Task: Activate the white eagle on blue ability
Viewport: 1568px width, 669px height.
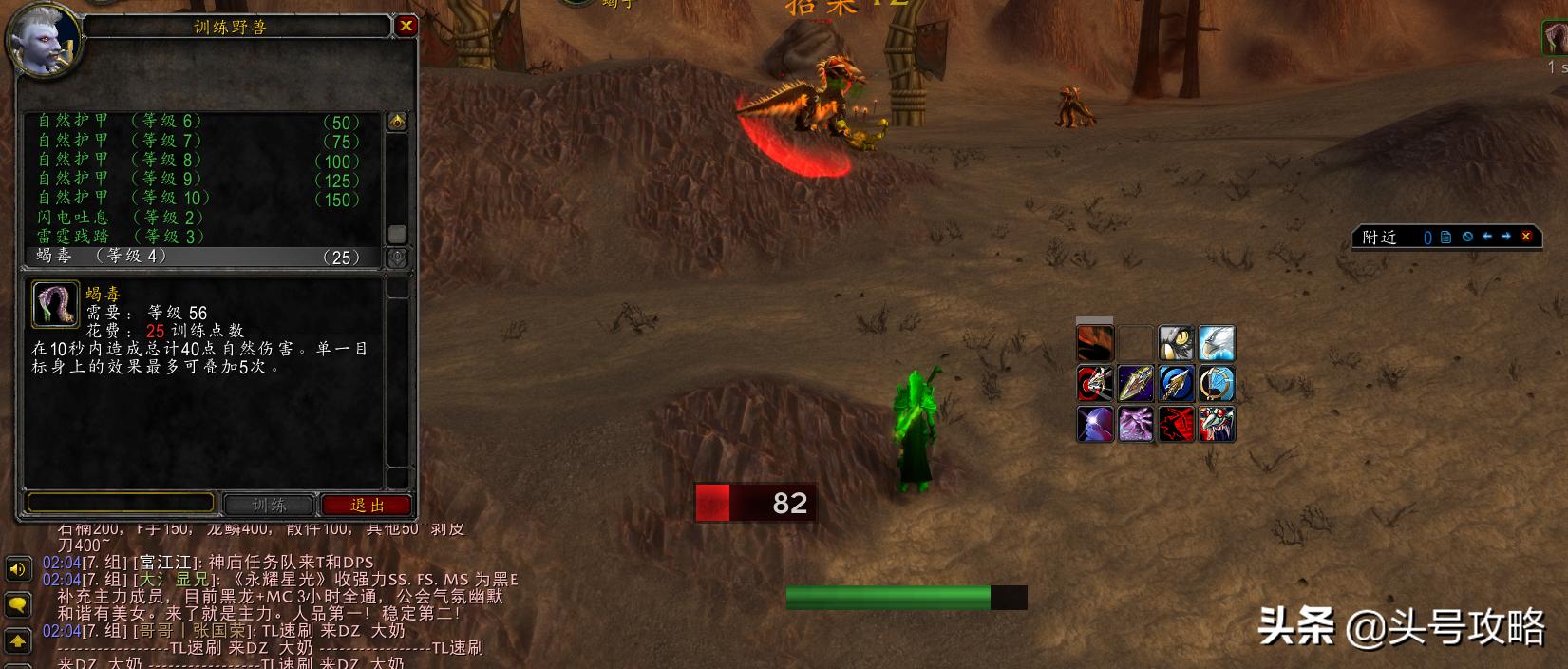Action: click(1217, 343)
